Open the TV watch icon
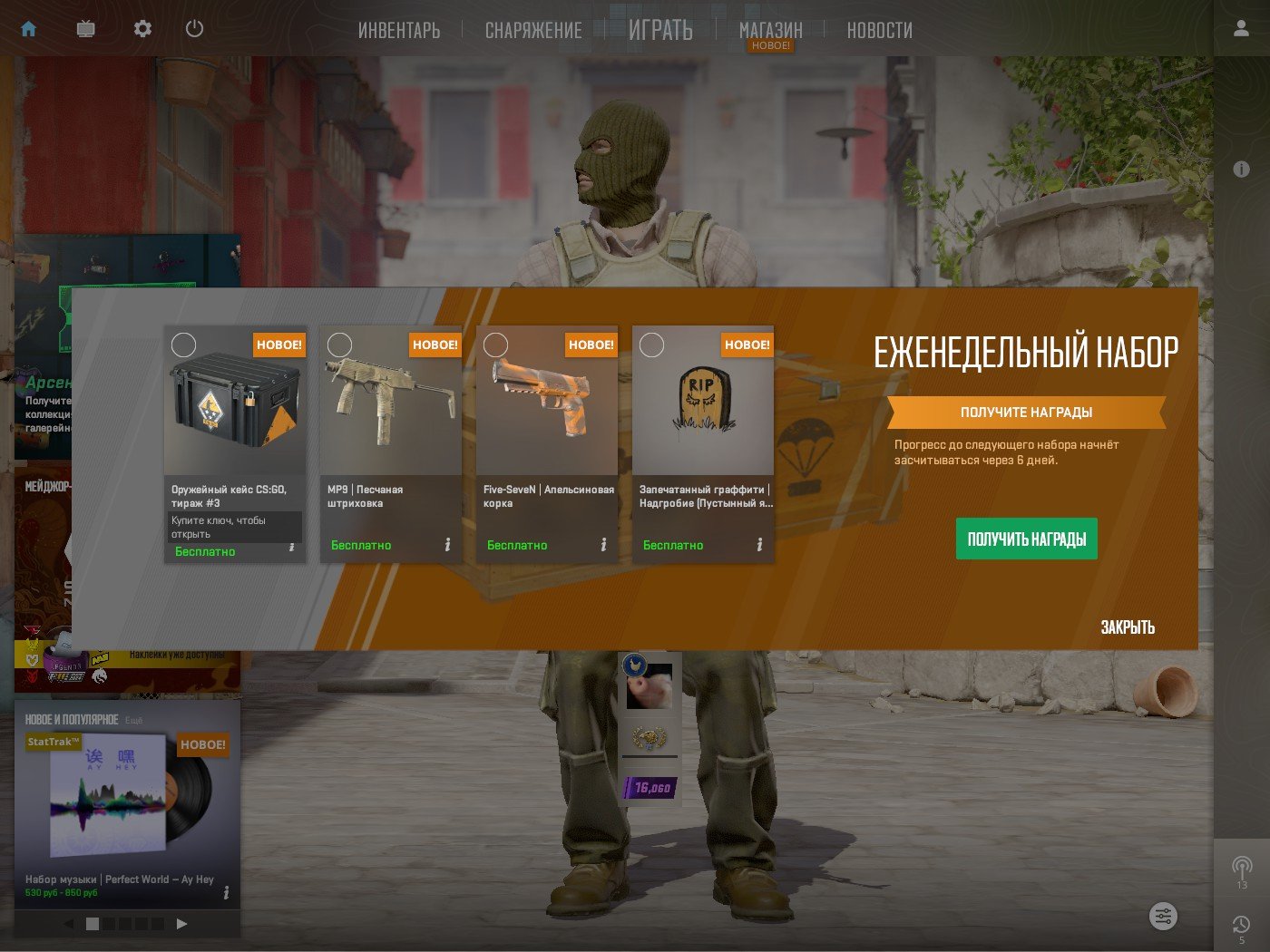 click(x=86, y=29)
